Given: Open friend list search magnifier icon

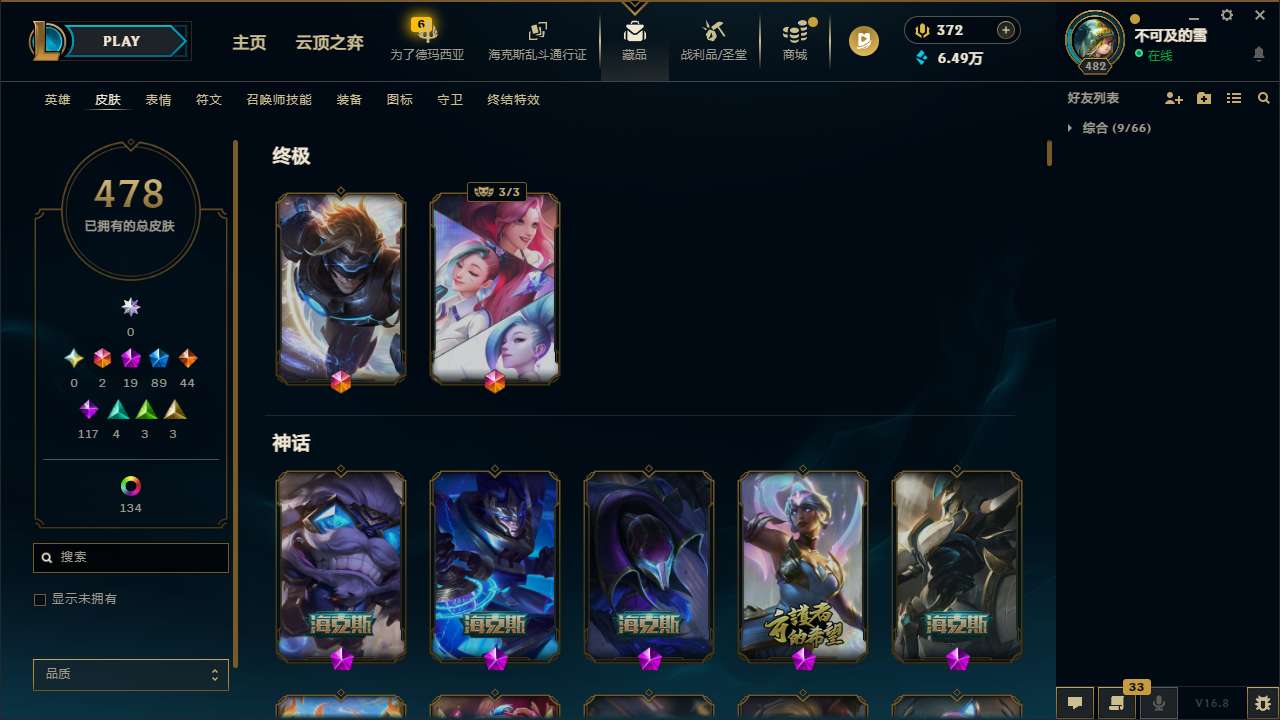Looking at the screenshot, I should pos(1264,98).
